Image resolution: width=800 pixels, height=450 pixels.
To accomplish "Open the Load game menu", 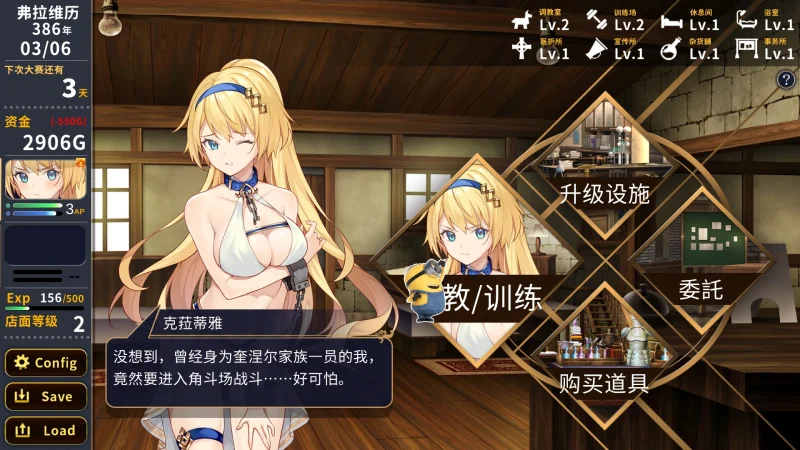I will 45,431.
